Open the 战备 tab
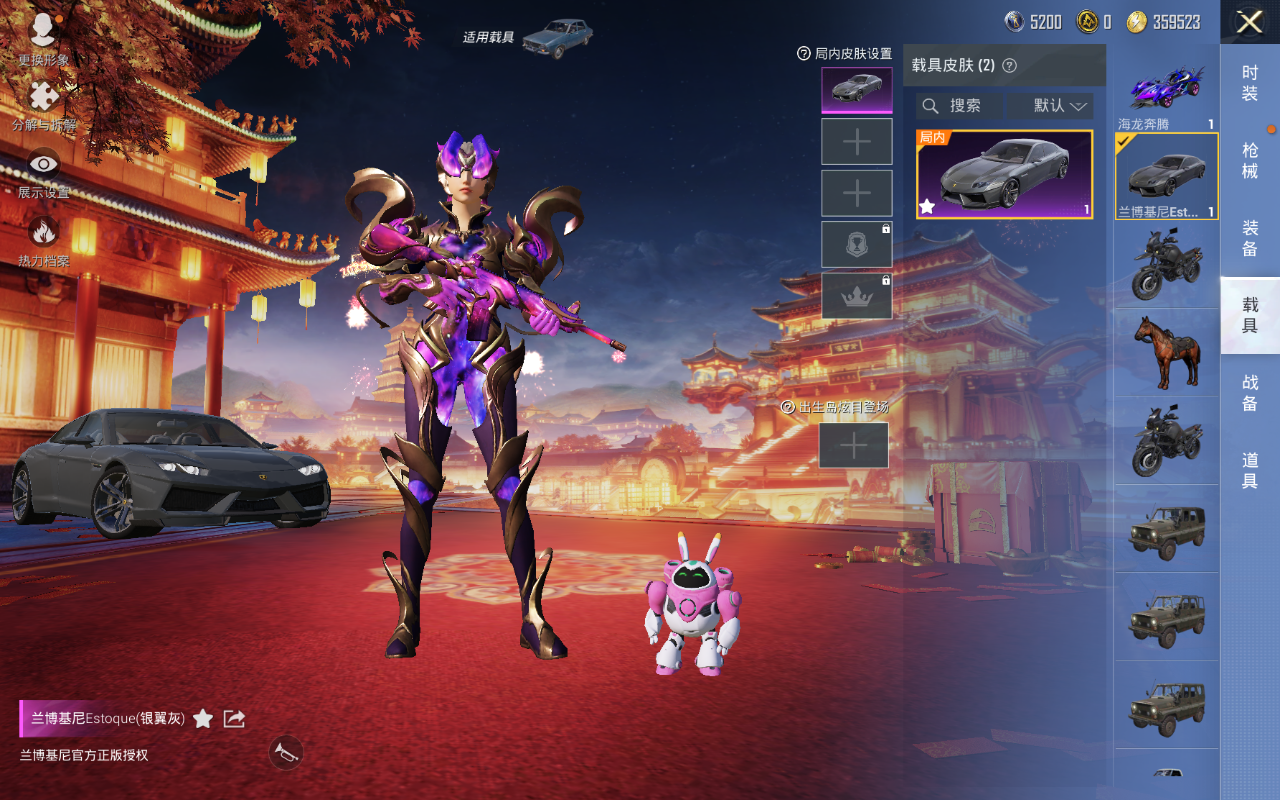The width and height of the screenshot is (1280, 800). 1250,392
